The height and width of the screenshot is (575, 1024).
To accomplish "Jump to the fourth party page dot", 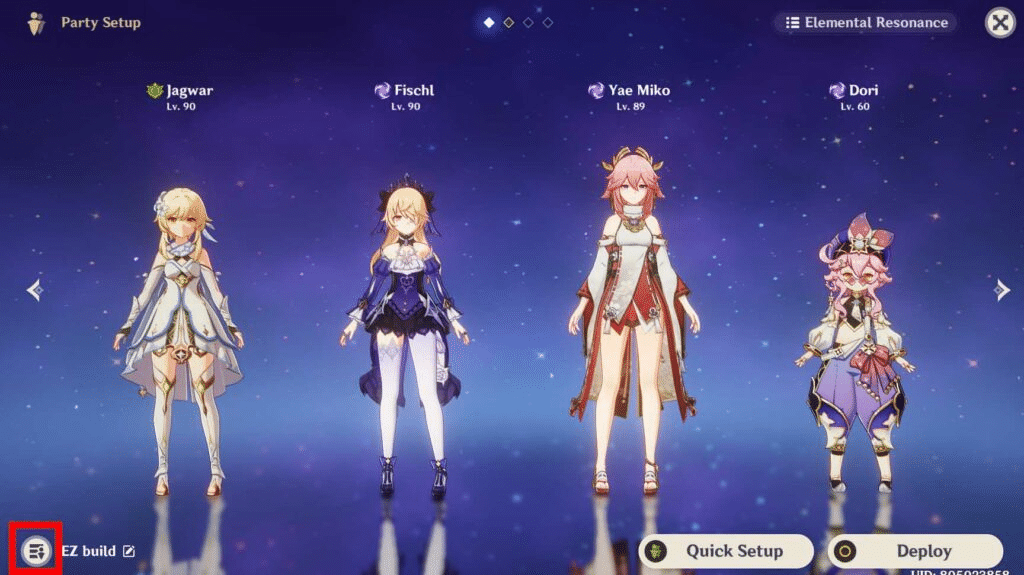I will click(548, 22).
